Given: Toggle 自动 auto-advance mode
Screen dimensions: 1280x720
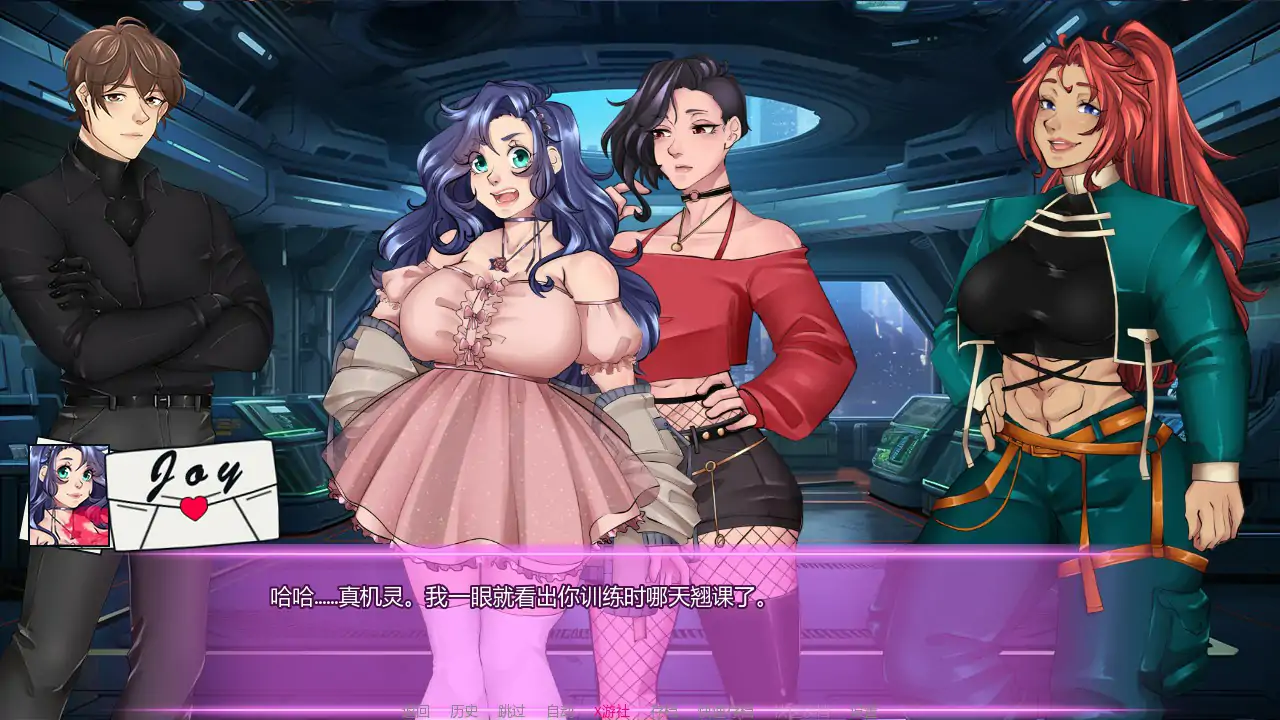Looking at the screenshot, I should 560,712.
